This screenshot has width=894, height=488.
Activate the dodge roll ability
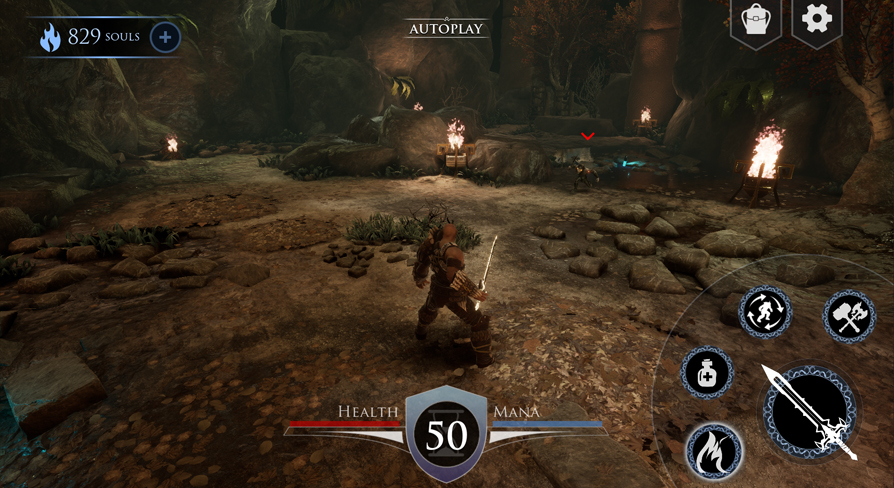[766, 312]
